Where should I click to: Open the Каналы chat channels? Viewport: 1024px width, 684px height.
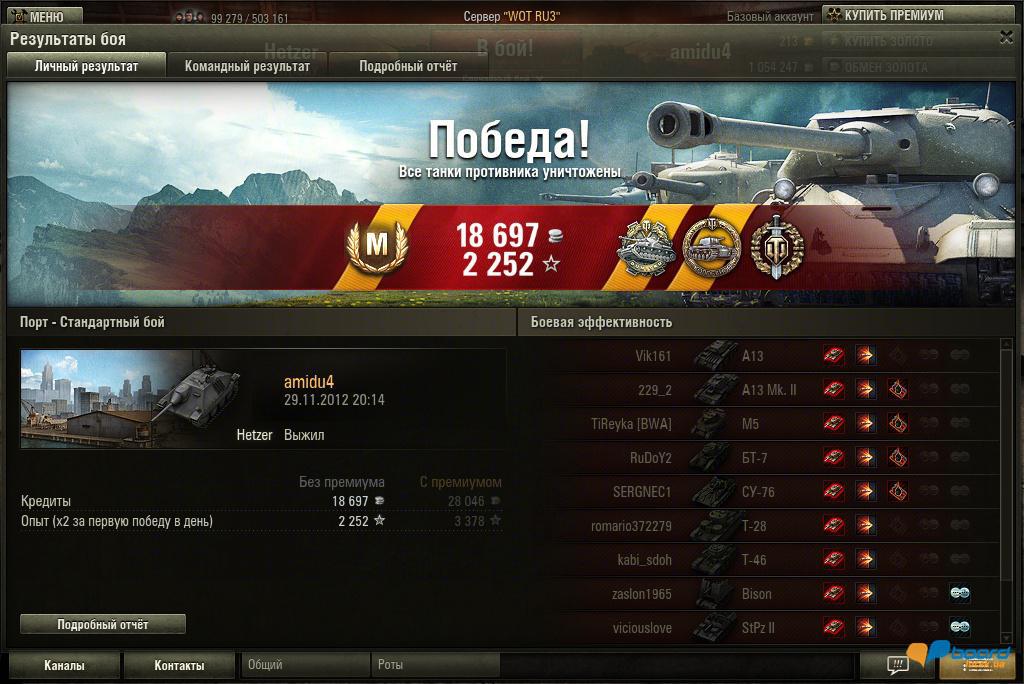64,665
